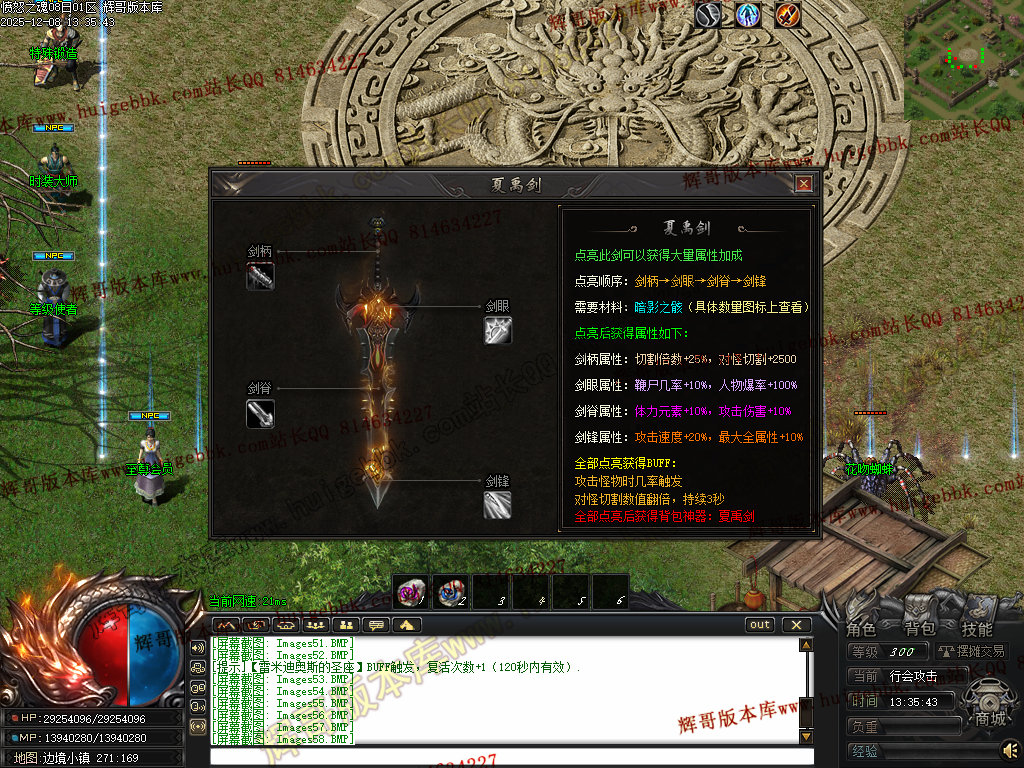Choose the 剑锋 blade edge slot
This screenshot has height=768, width=1024.
(498, 504)
